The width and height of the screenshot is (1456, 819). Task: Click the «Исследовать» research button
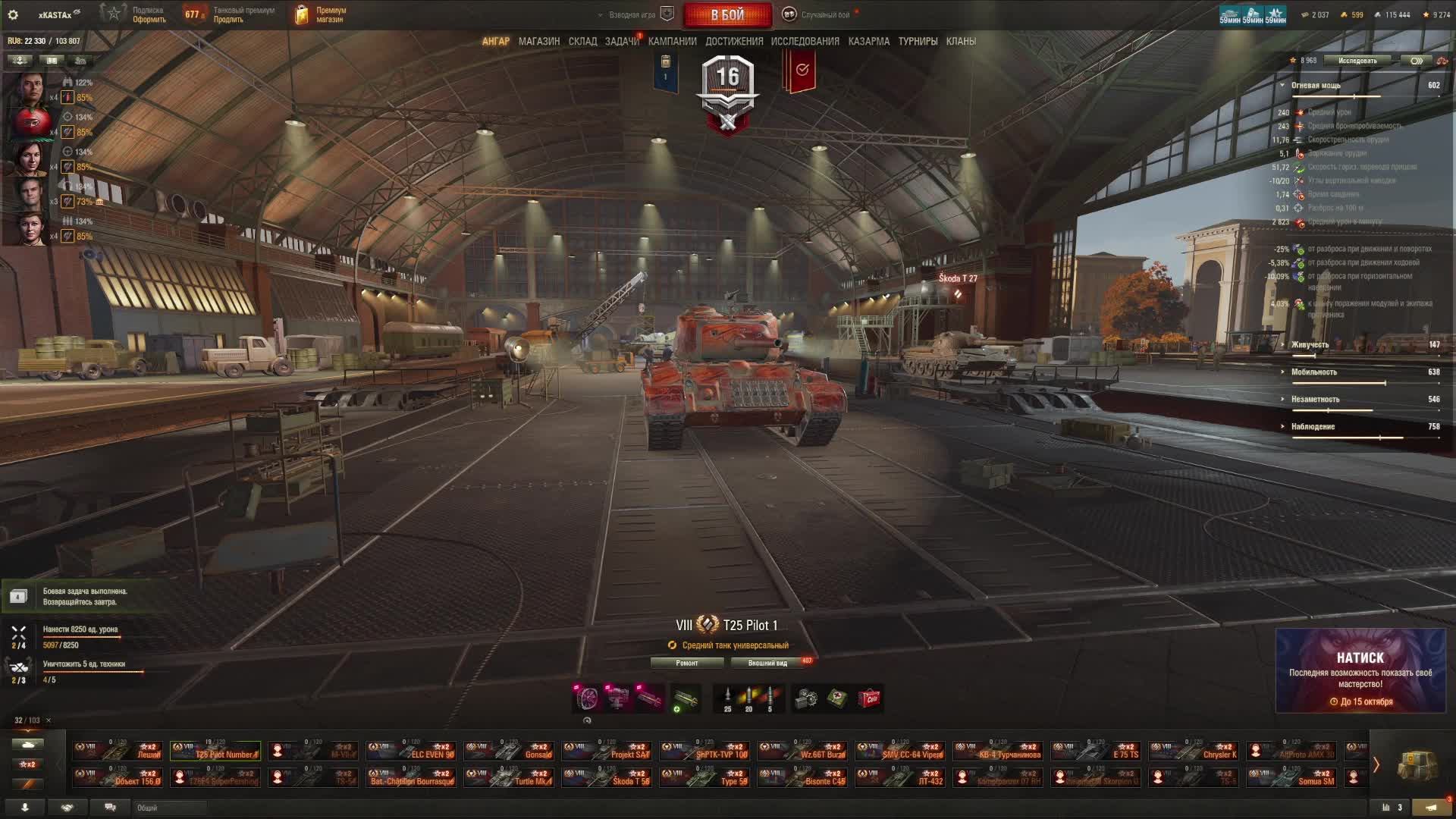[x=1357, y=61]
